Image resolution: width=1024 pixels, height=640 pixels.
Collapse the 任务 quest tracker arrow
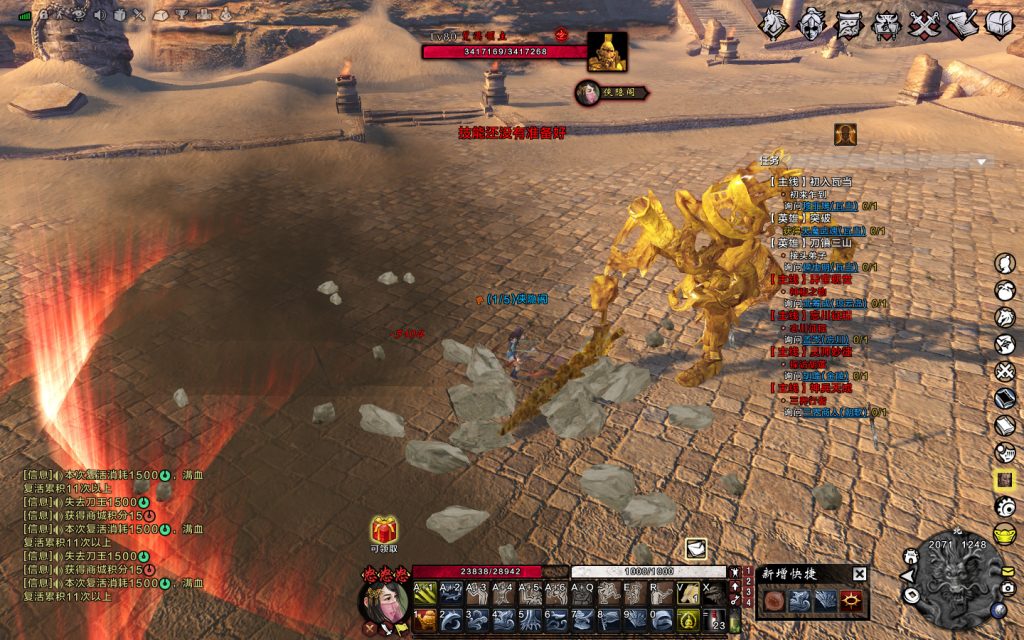tap(981, 162)
